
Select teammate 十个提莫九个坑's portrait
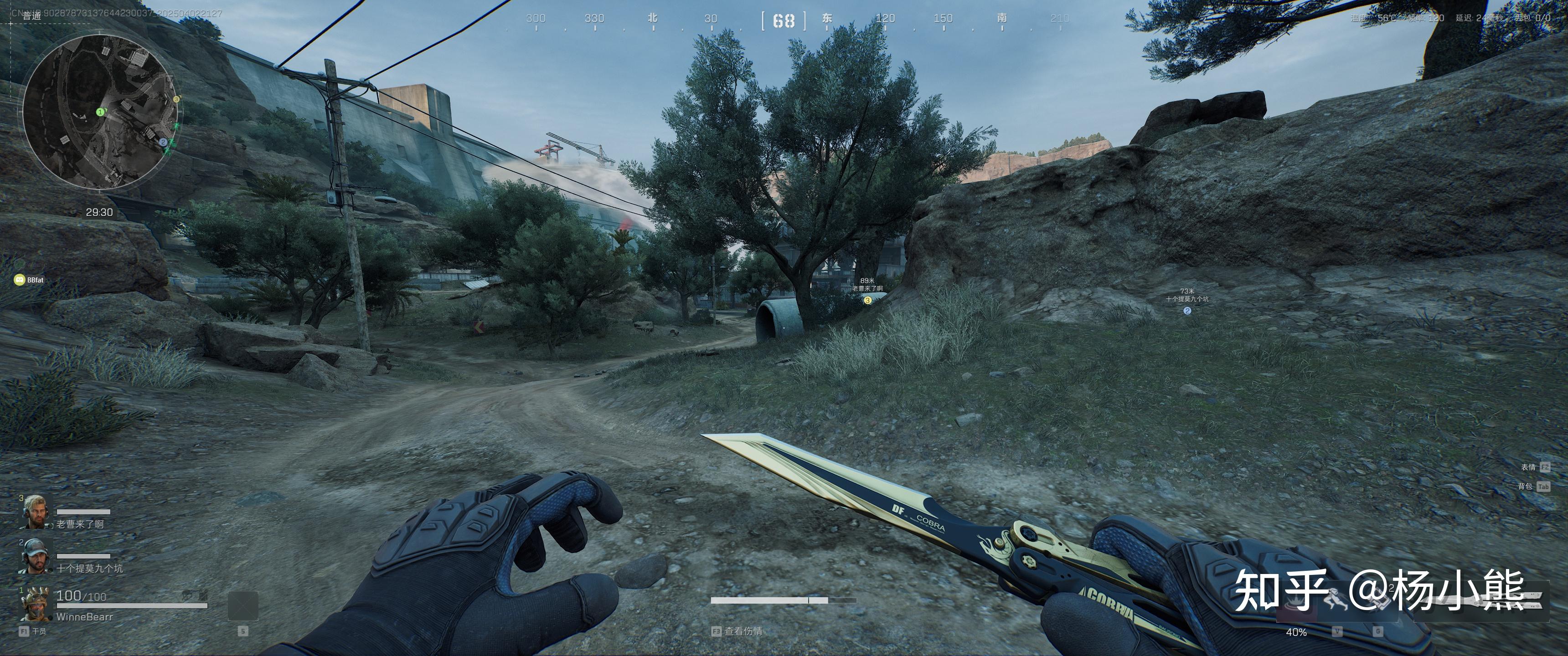pyautogui.click(x=34, y=556)
